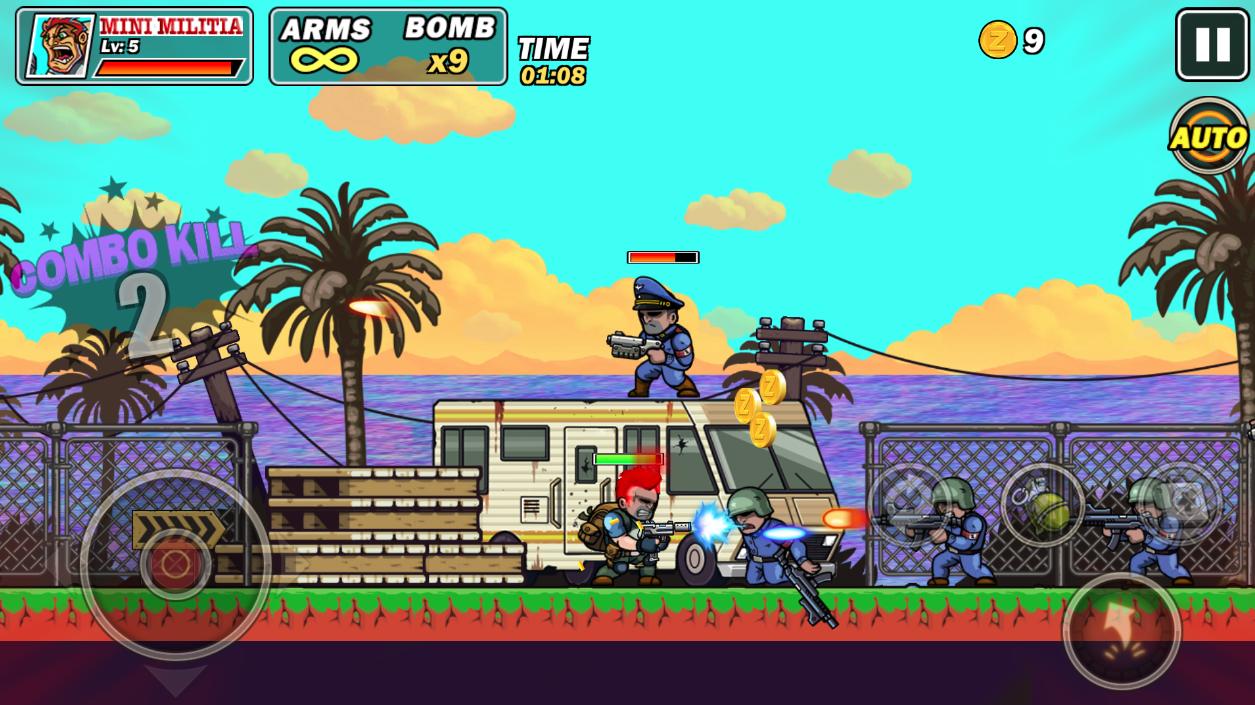Click the gold Z coin counter icon
This screenshot has height=705, width=1255.
click(997, 40)
